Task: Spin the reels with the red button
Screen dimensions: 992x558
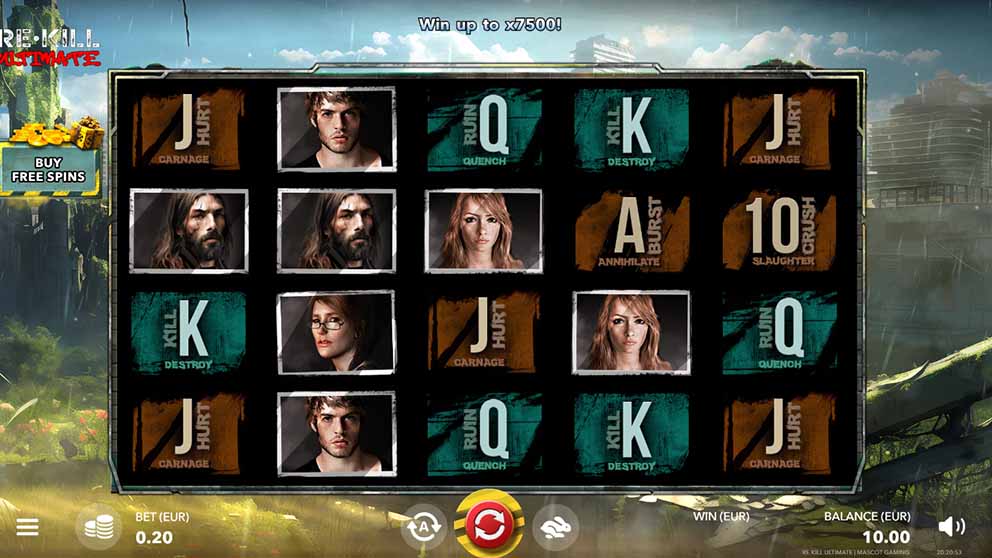Action: (x=489, y=525)
